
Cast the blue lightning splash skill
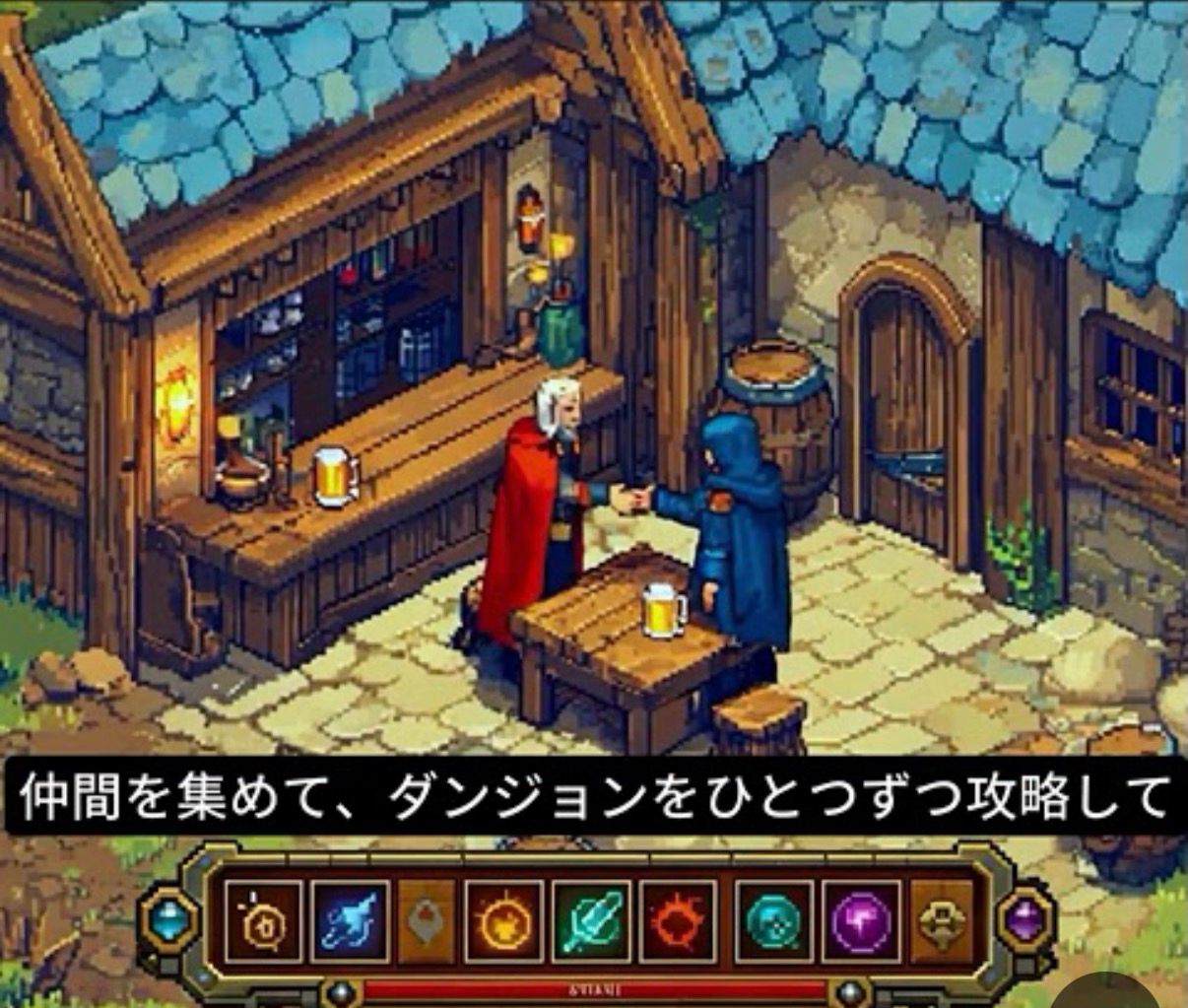[350, 922]
